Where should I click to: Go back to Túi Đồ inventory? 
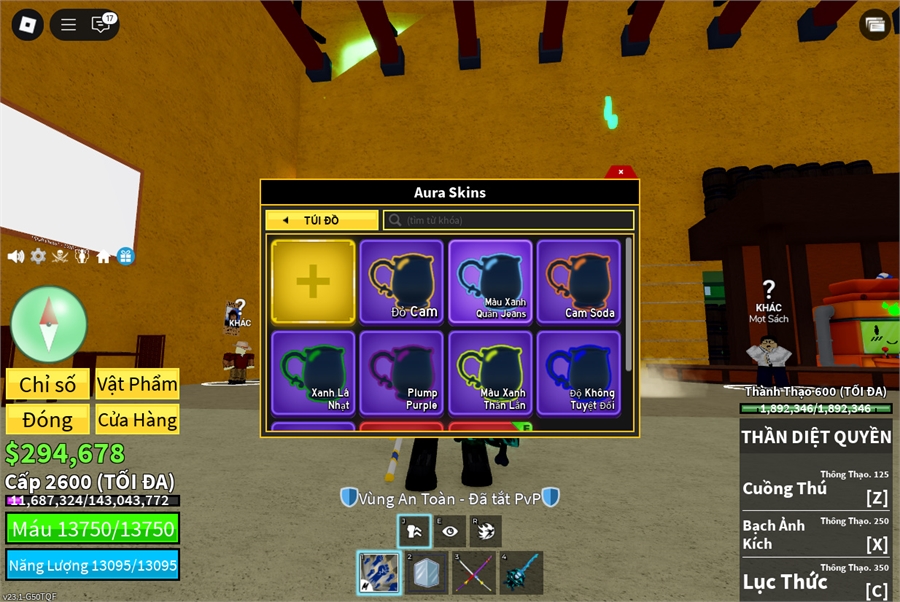coord(322,220)
